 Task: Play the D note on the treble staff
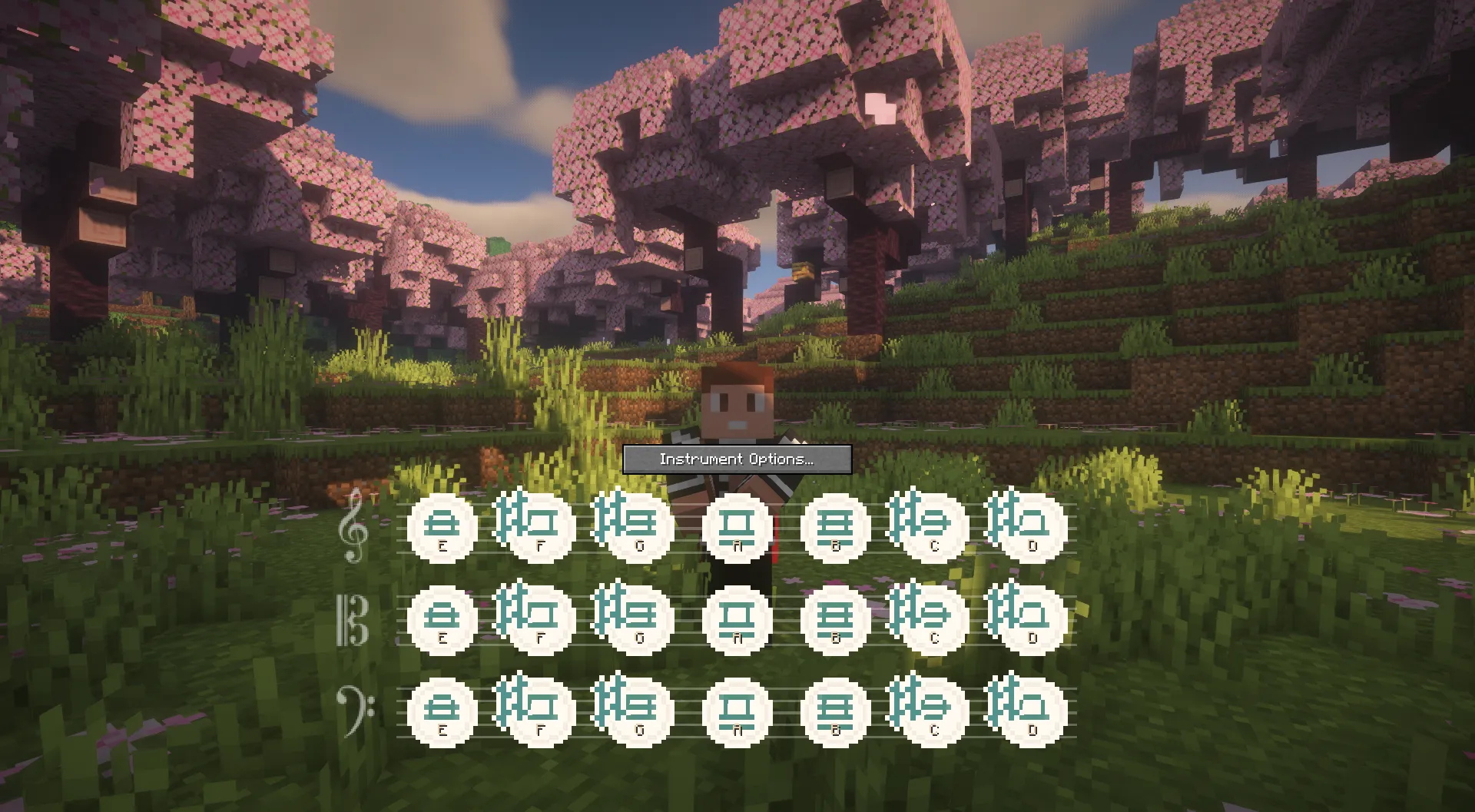click(1032, 527)
